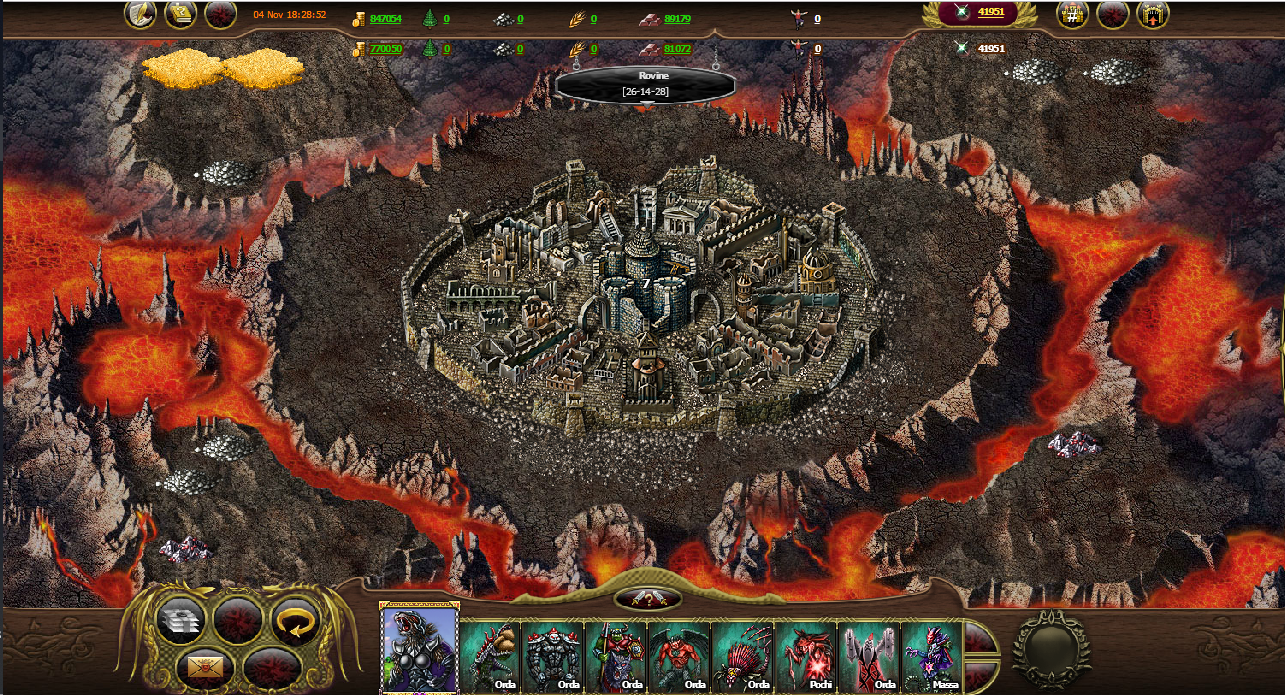The width and height of the screenshot is (1285, 695).
Task: Open the gold scroll icon button
Action: click(x=180, y=14)
